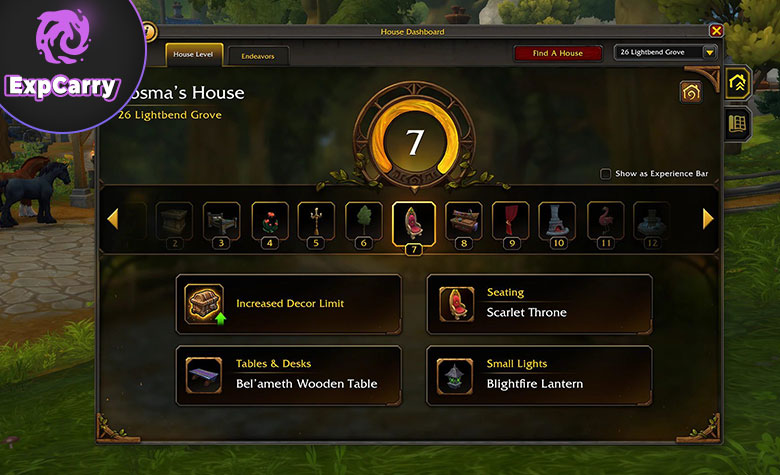Click the house icon button below the dropdown

pos(689,92)
